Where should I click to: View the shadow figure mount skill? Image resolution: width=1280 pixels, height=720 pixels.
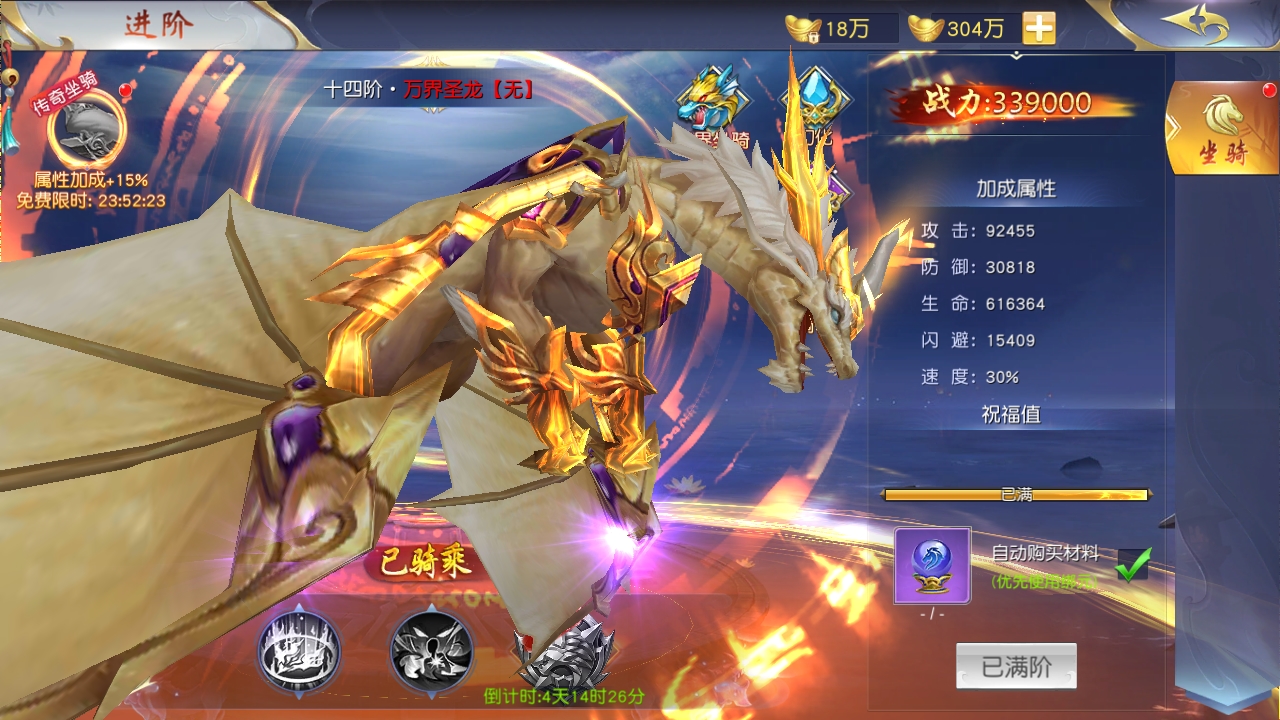432,651
